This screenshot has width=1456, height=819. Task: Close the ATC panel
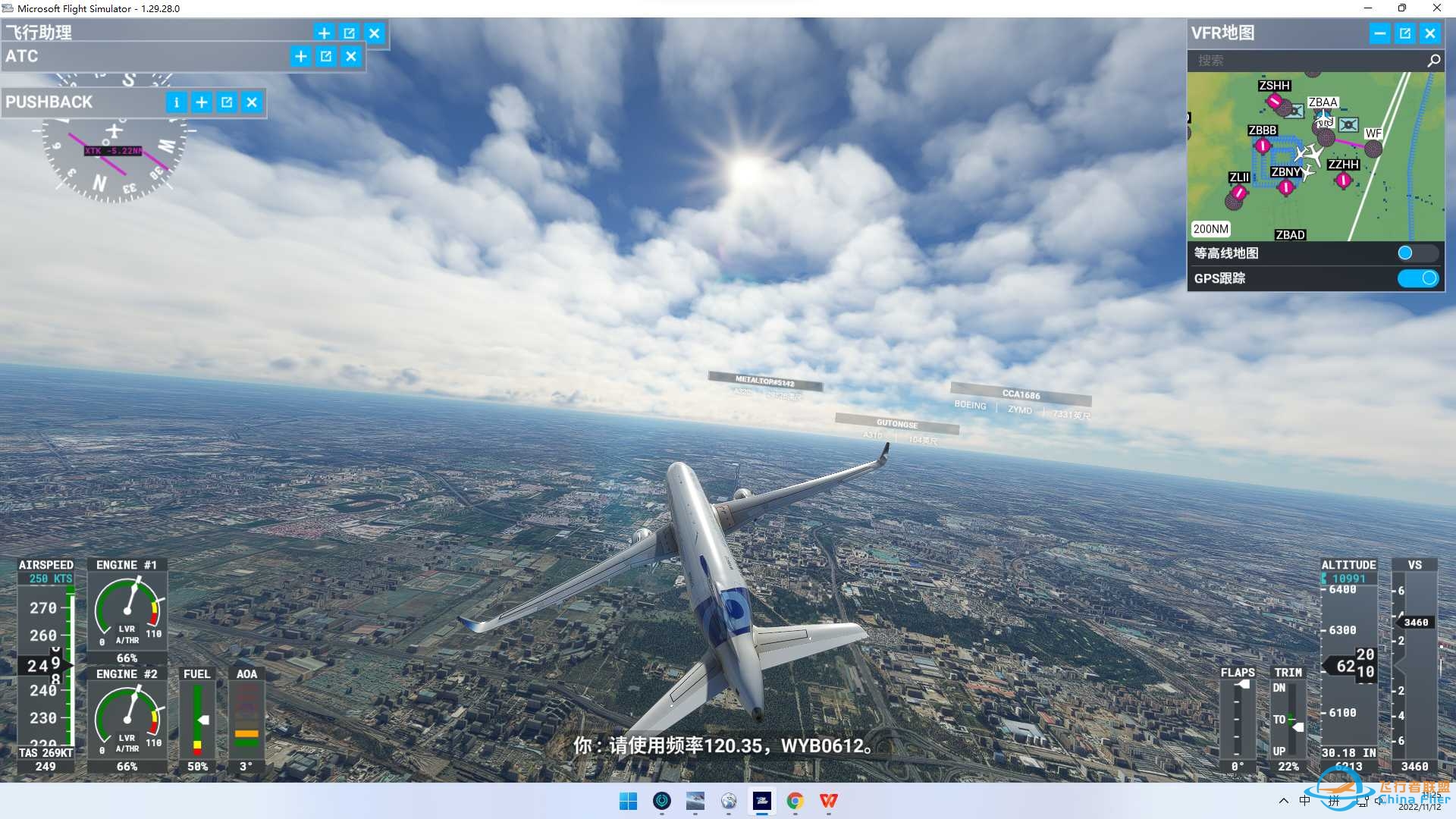click(351, 56)
